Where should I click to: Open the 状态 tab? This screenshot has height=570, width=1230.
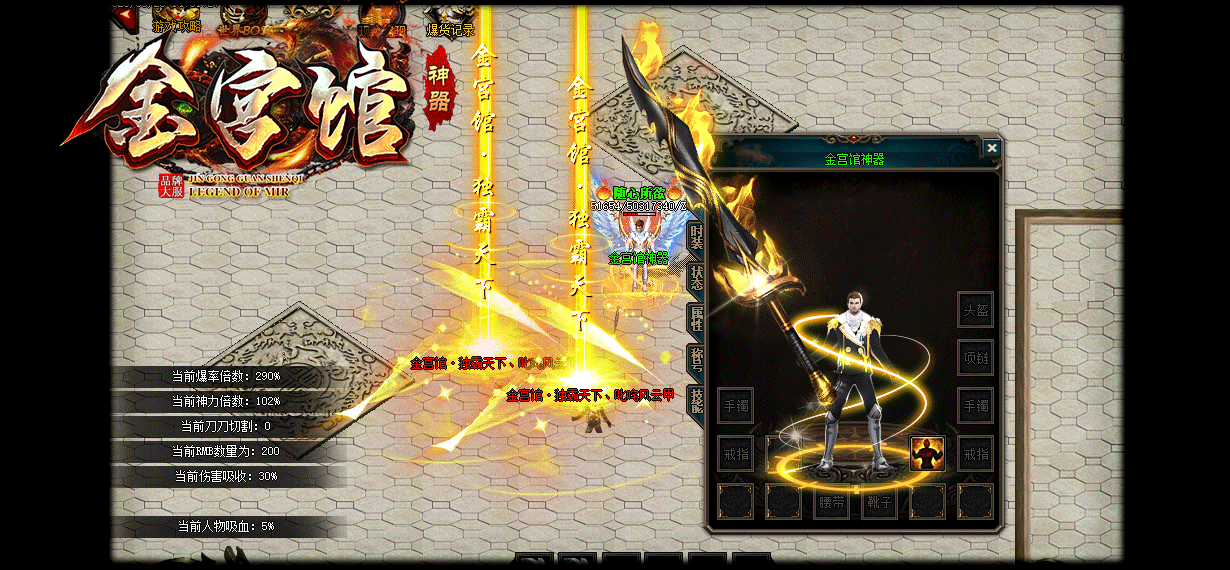[697, 279]
